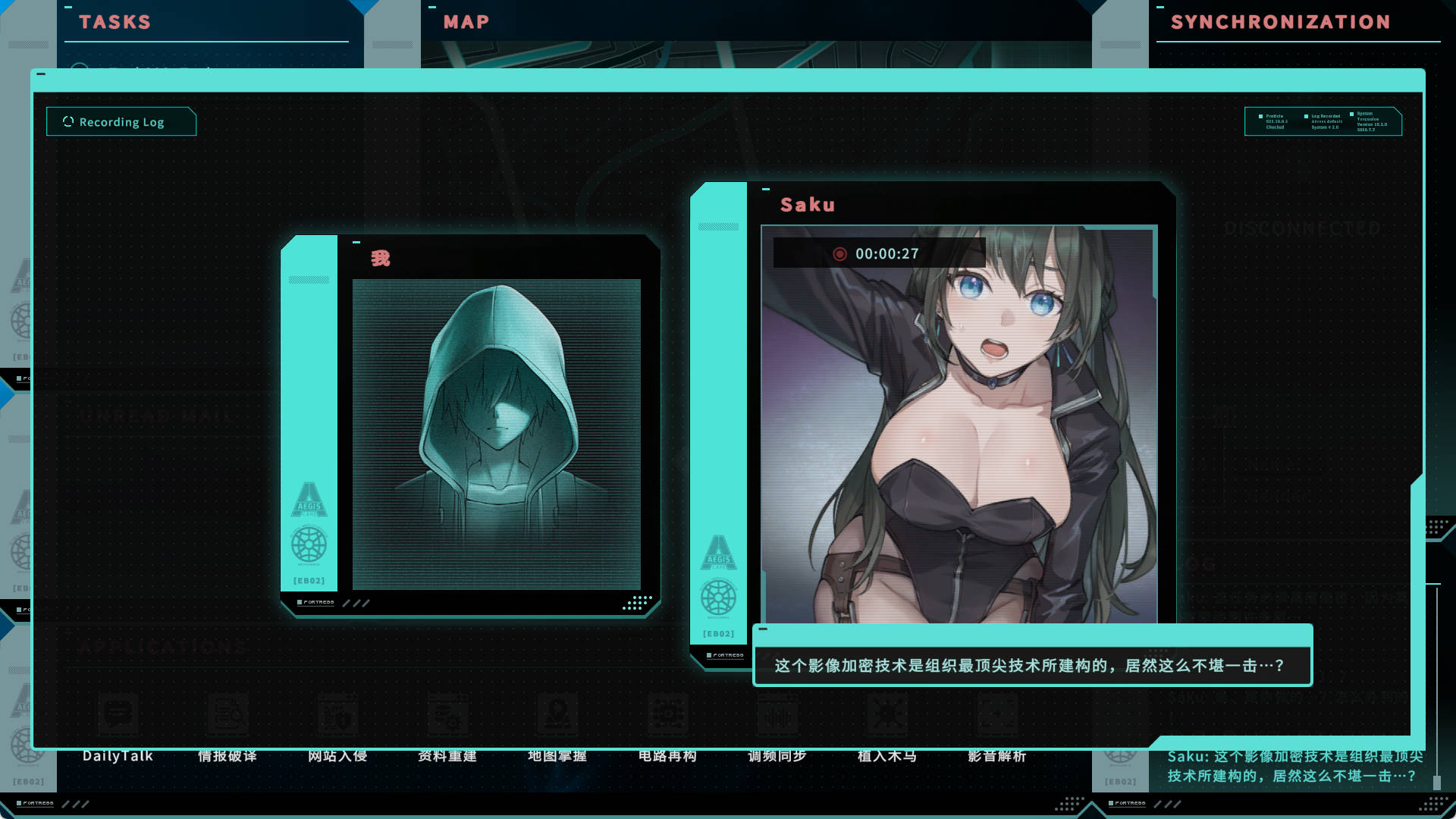Launch the 电路再构 application

(x=667, y=755)
